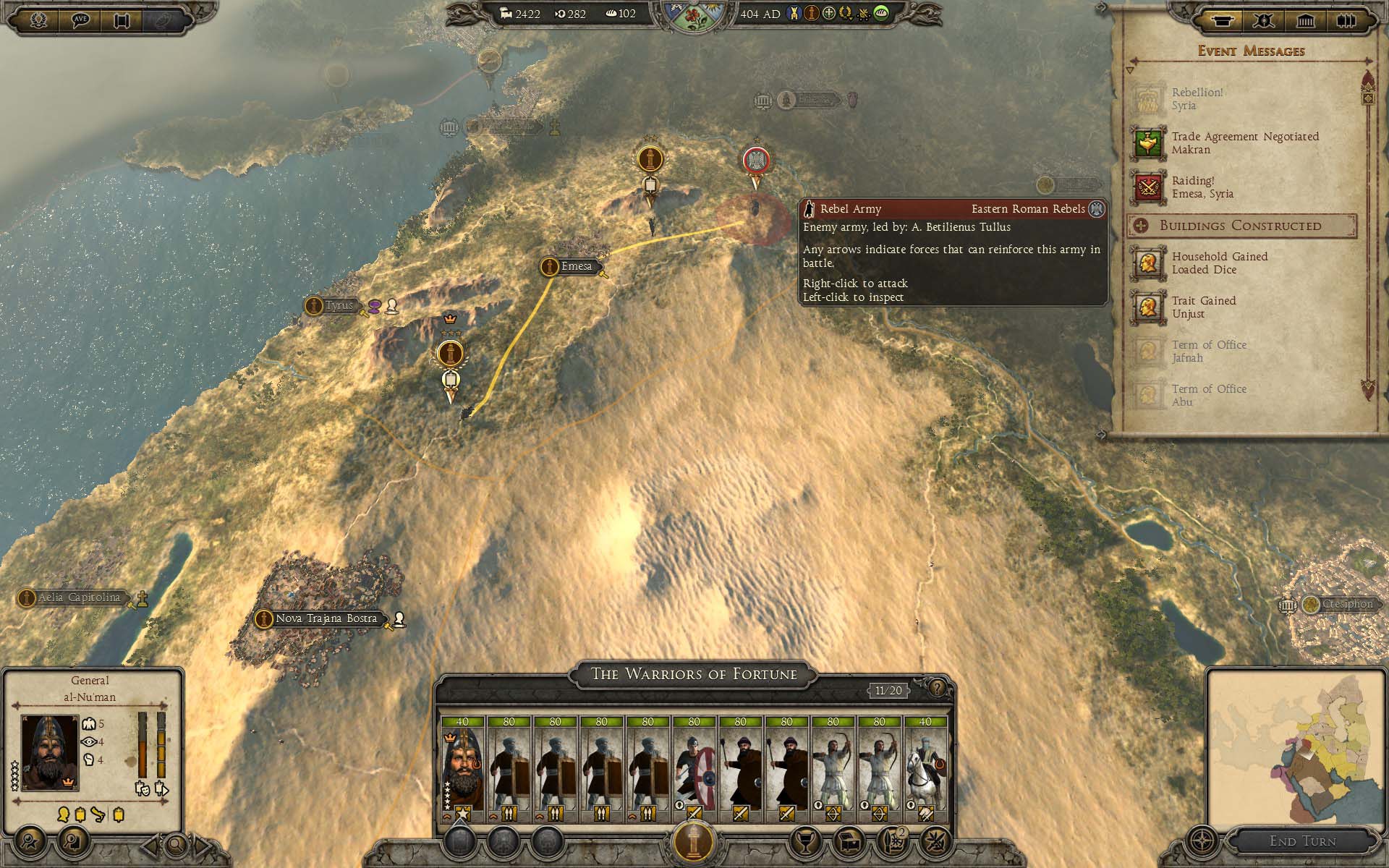Open the laurel wreath menu button
The image size is (1389, 868).
38,20
